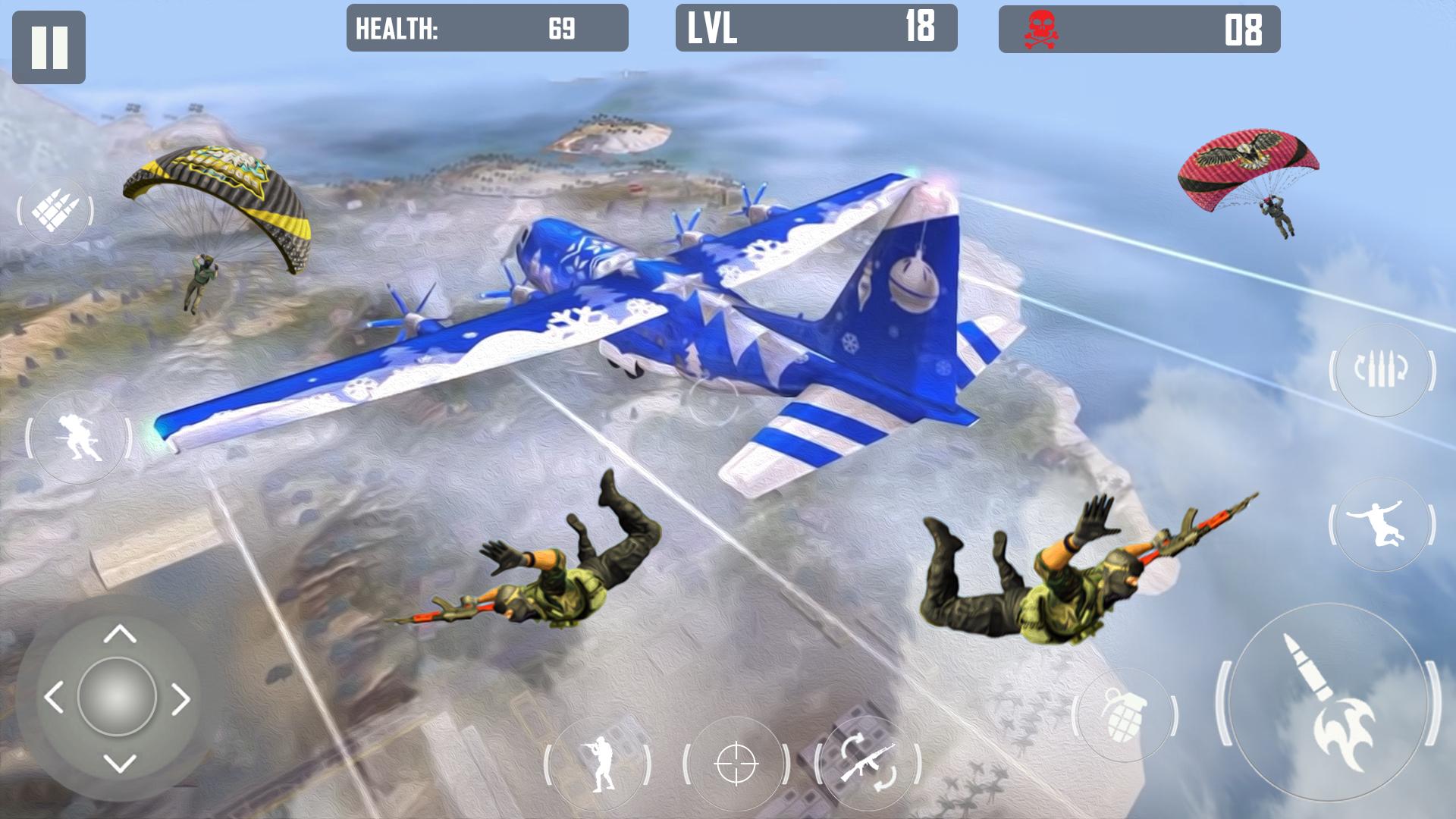Screen dimensions: 1456x819
Task: Toggle the standing soldier stance button
Action: point(598,764)
